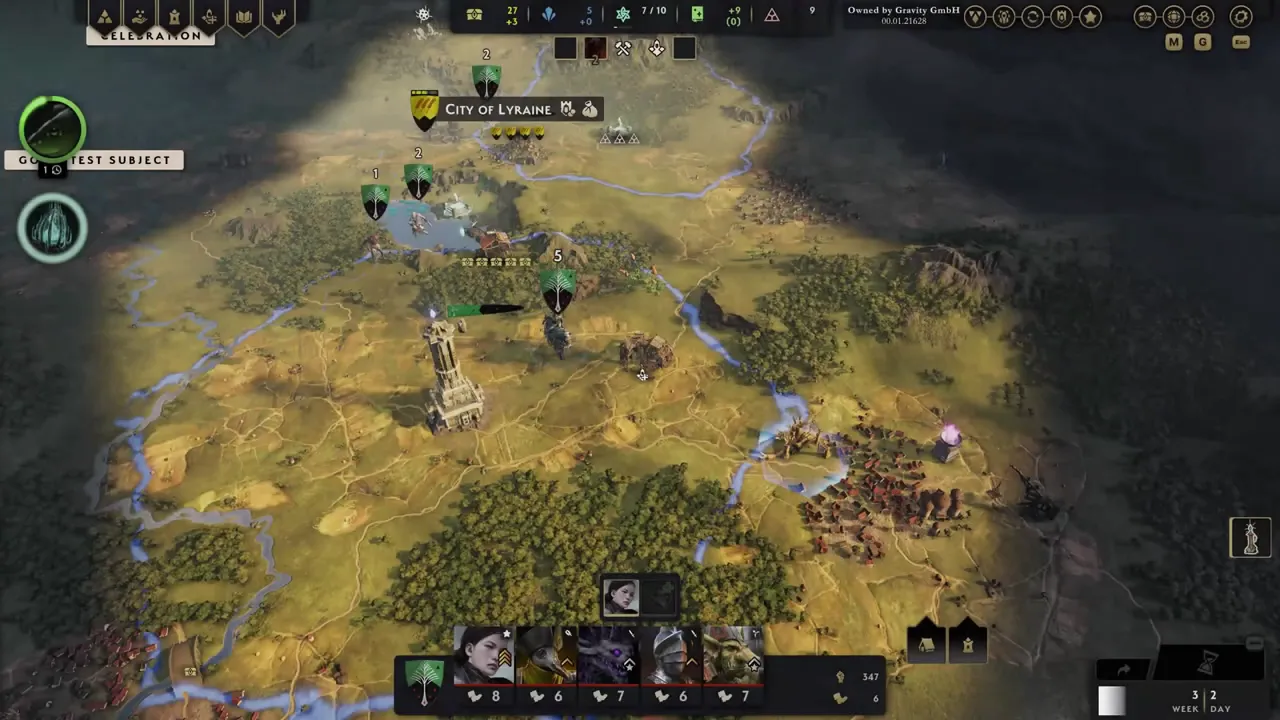This screenshot has height=720, width=1280.
Task: End turn with the hourglass button
Action: 1209,661
